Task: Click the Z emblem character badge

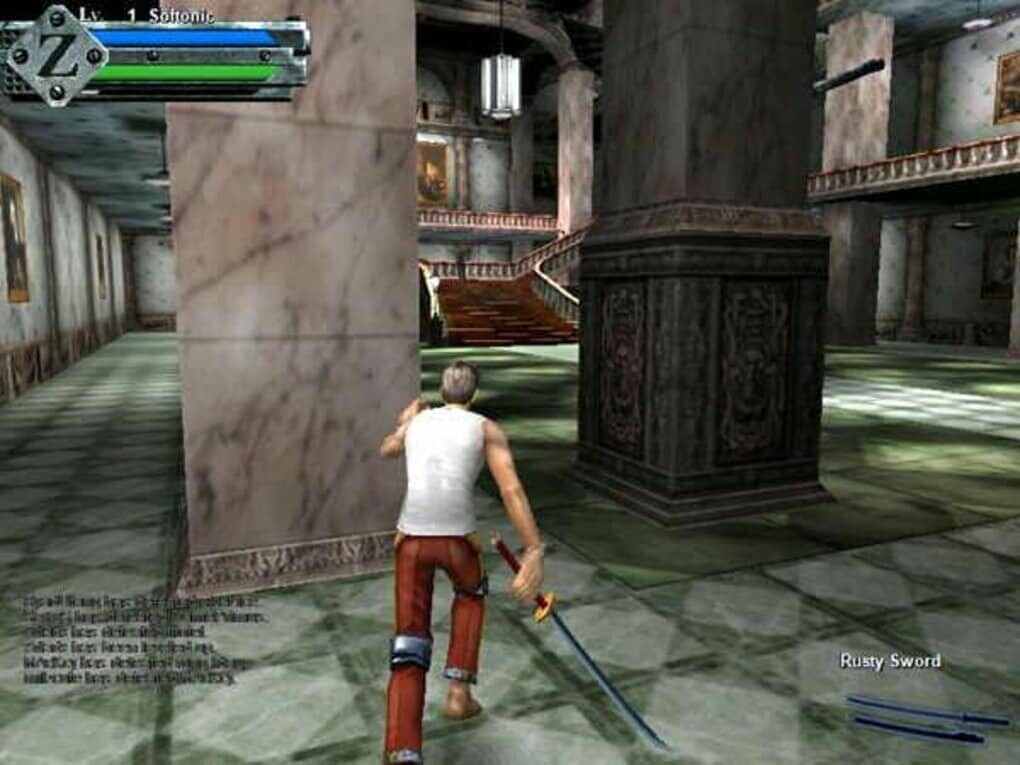Action: (57, 54)
